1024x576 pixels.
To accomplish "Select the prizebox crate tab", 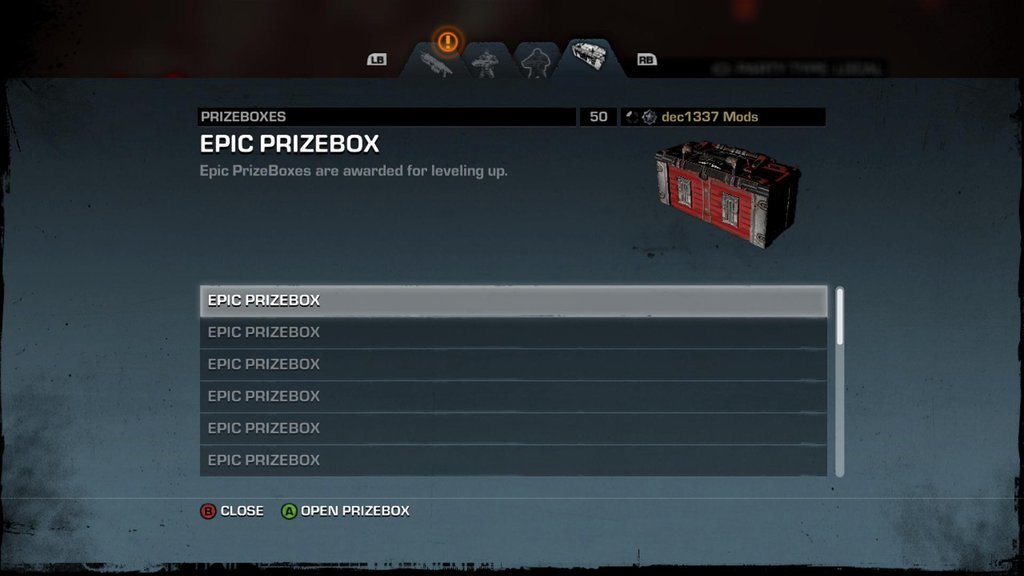I will 588,57.
